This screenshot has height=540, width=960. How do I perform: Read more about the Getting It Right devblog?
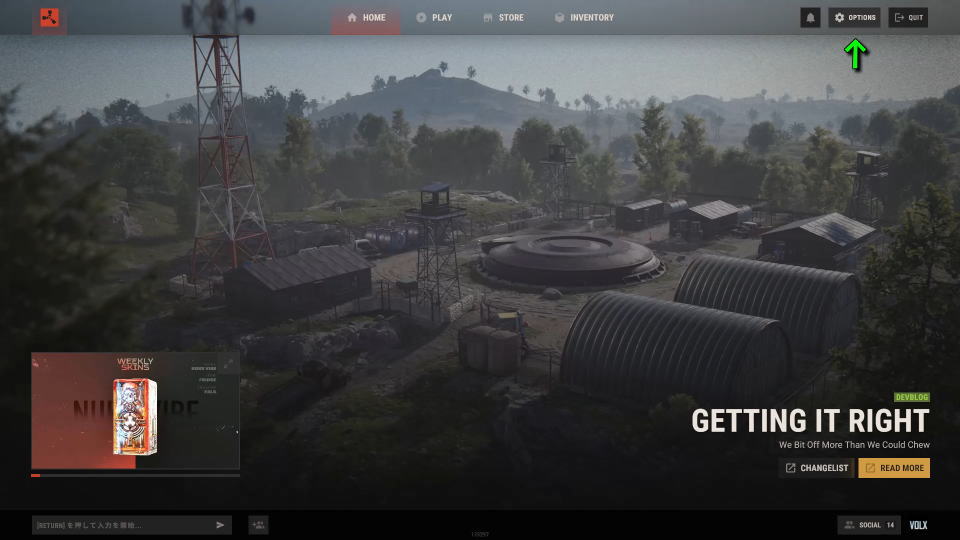tap(894, 468)
